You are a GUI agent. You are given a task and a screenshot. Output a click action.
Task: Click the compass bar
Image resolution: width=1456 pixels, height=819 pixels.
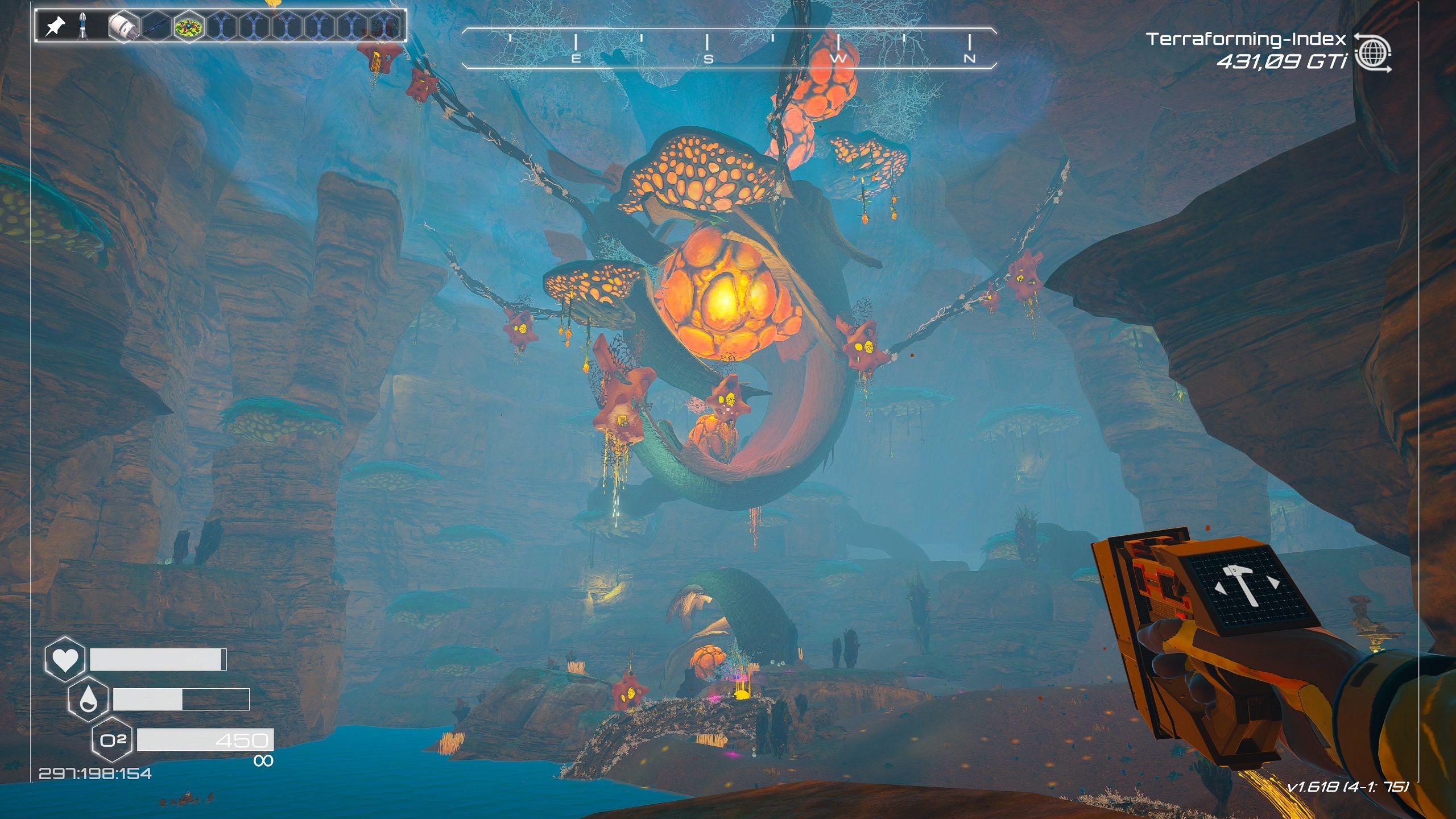click(x=729, y=48)
